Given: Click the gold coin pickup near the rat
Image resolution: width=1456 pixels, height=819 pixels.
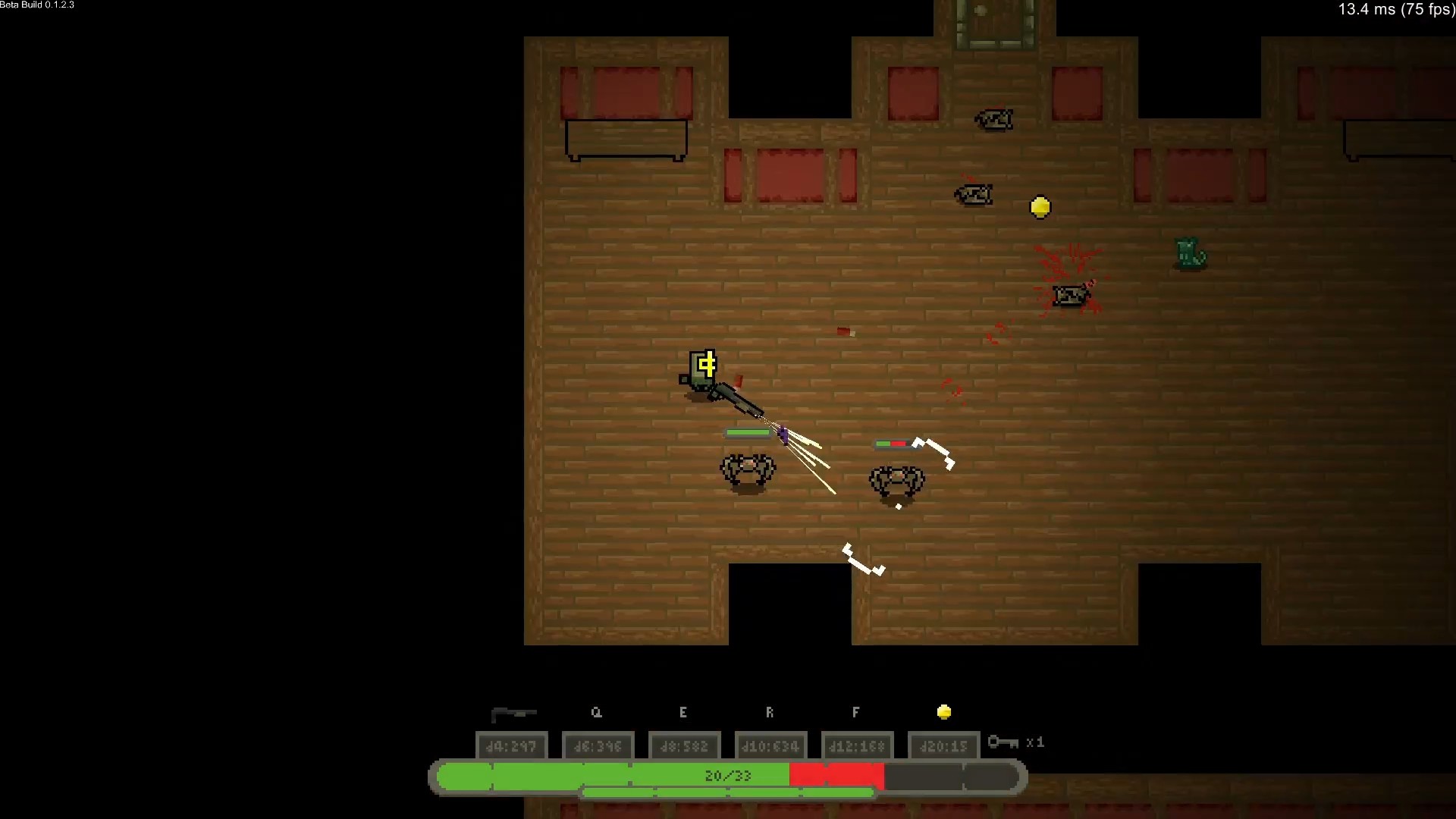Looking at the screenshot, I should [1040, 206].
